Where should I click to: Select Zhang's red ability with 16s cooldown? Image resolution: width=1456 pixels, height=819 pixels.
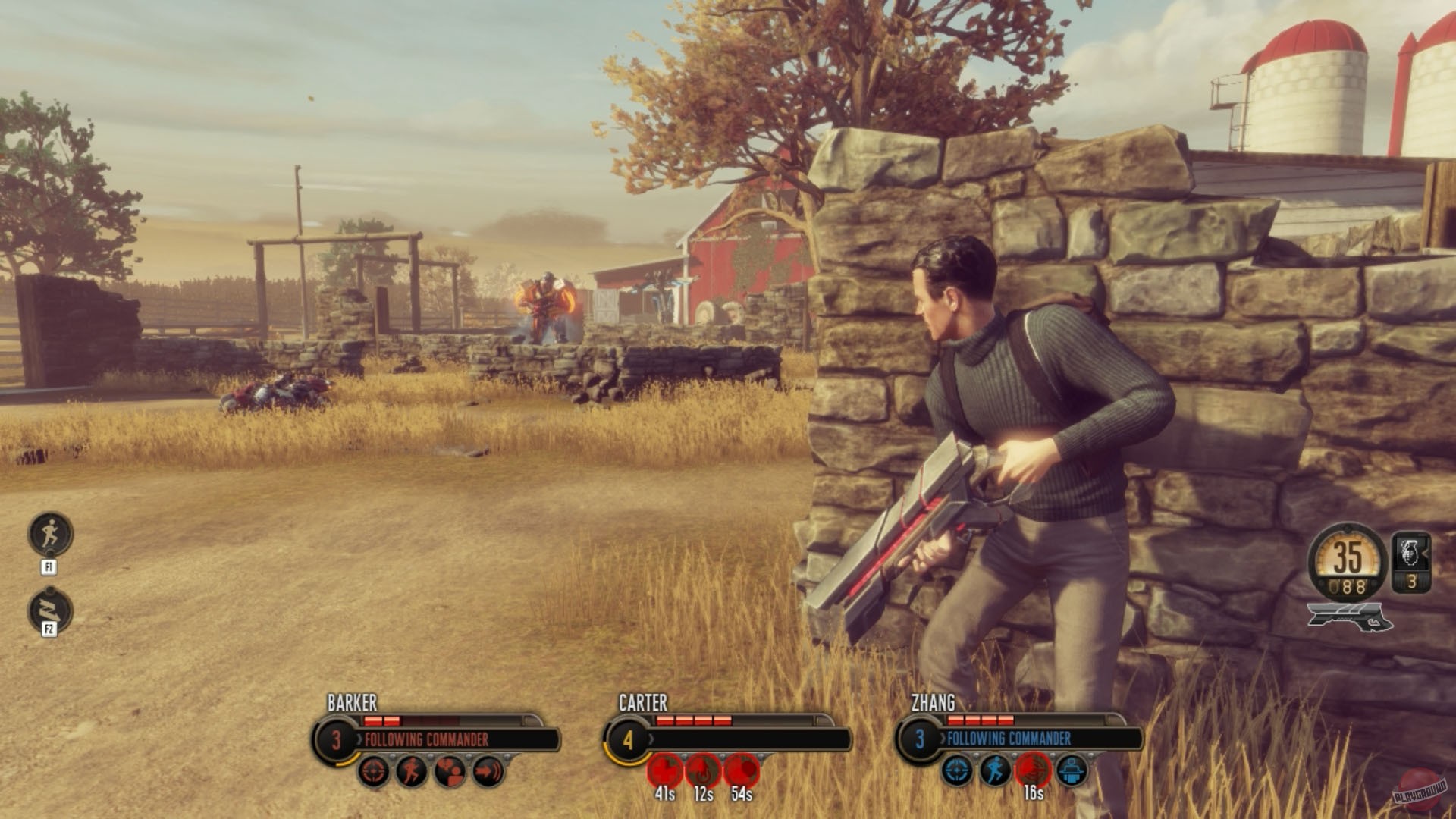pyautogui.click(x=1033, y=770)
